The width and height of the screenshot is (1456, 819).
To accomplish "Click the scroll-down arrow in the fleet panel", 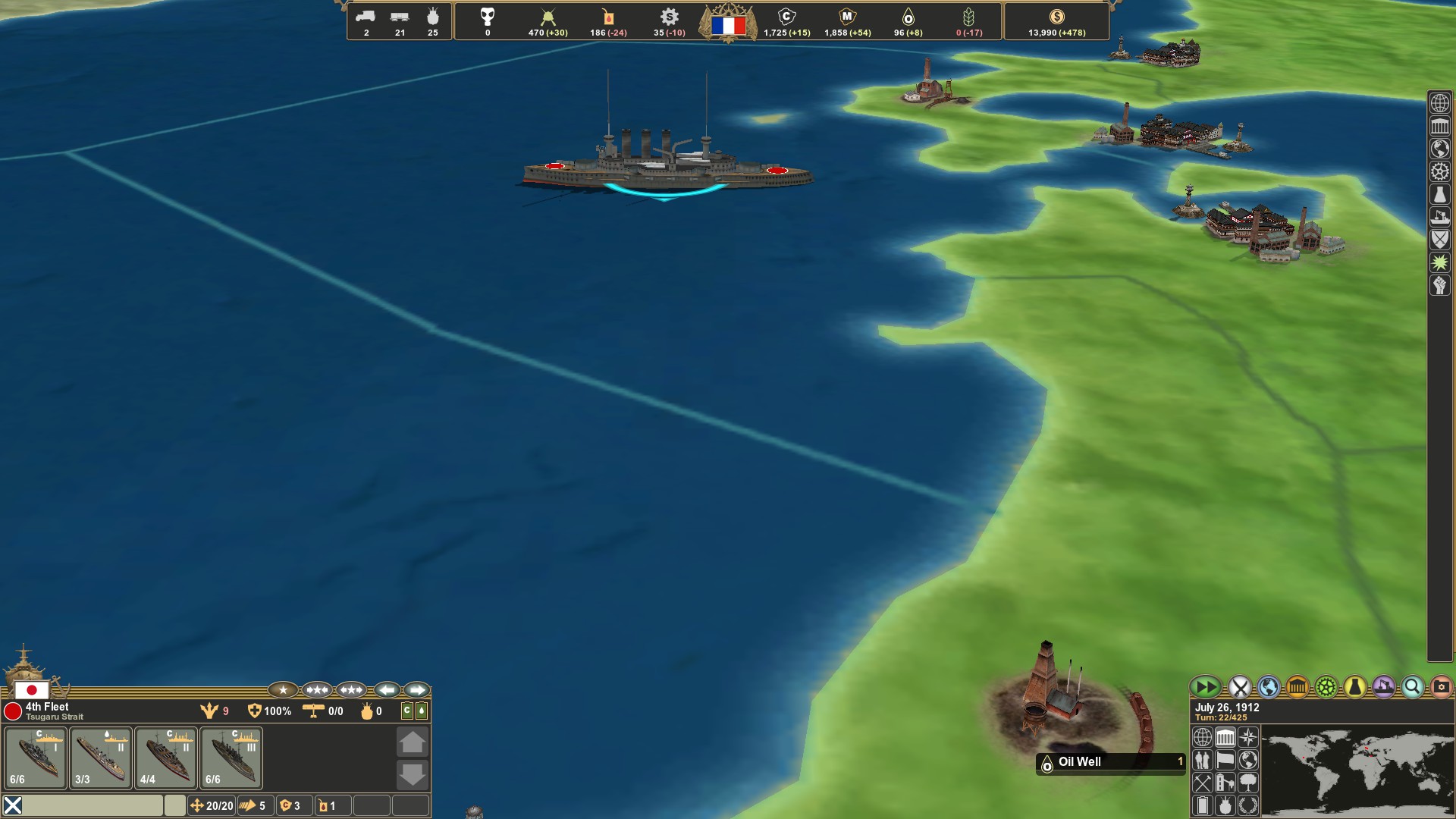I will (413, 774).
